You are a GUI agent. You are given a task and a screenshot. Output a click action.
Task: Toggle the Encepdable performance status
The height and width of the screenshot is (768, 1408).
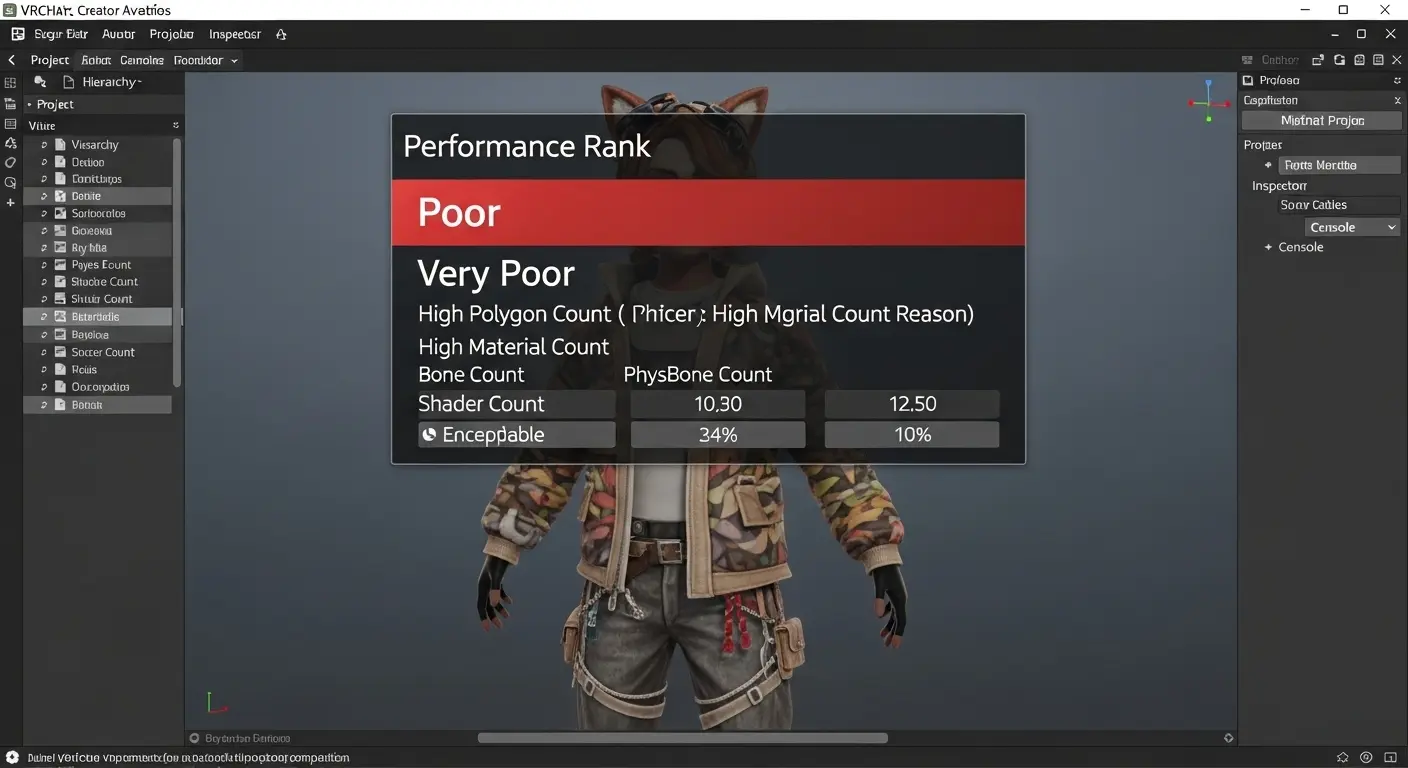pyautogui.click(x=516, y=434)
